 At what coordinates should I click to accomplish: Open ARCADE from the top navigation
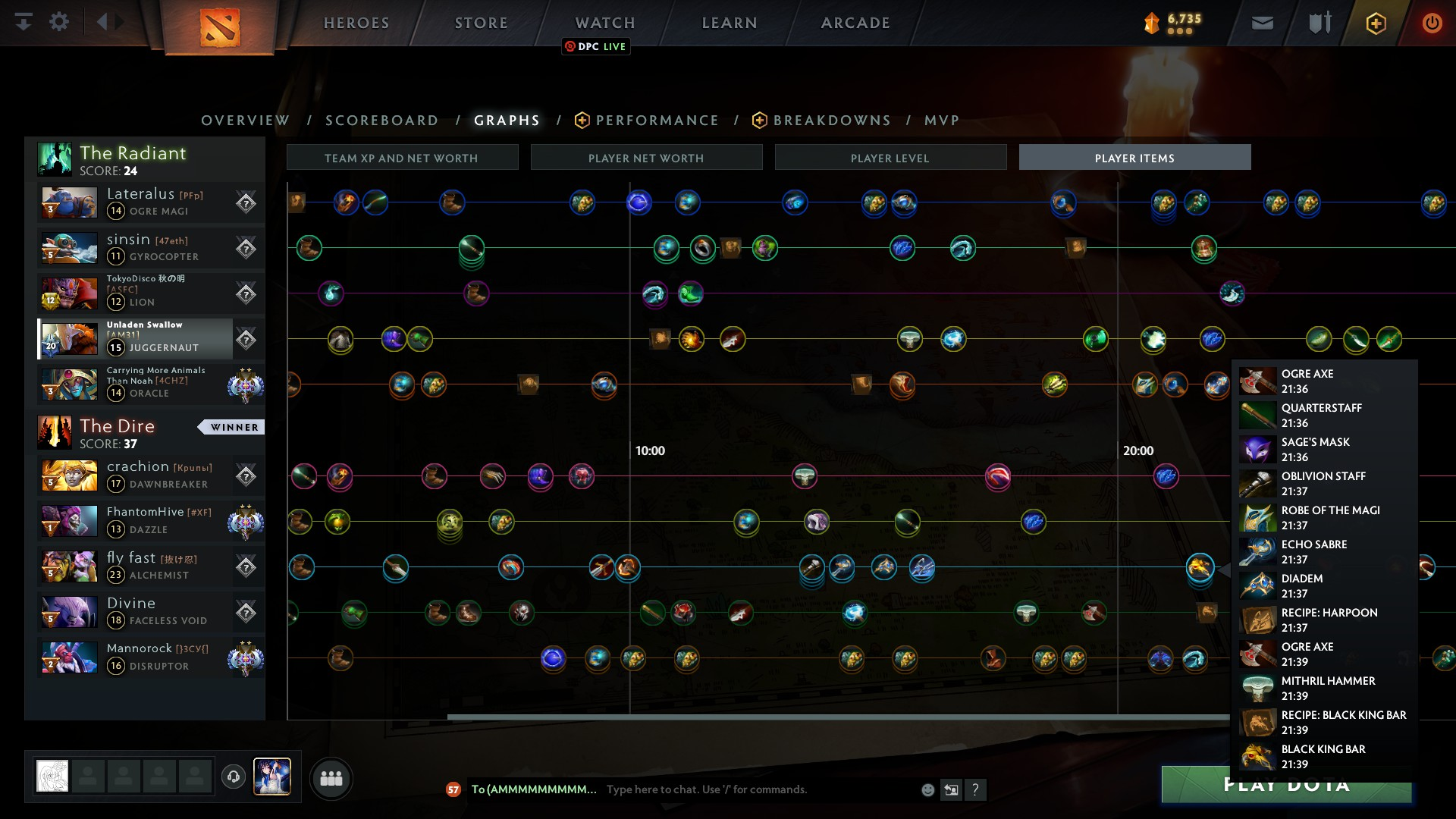[x=854, y=22]
